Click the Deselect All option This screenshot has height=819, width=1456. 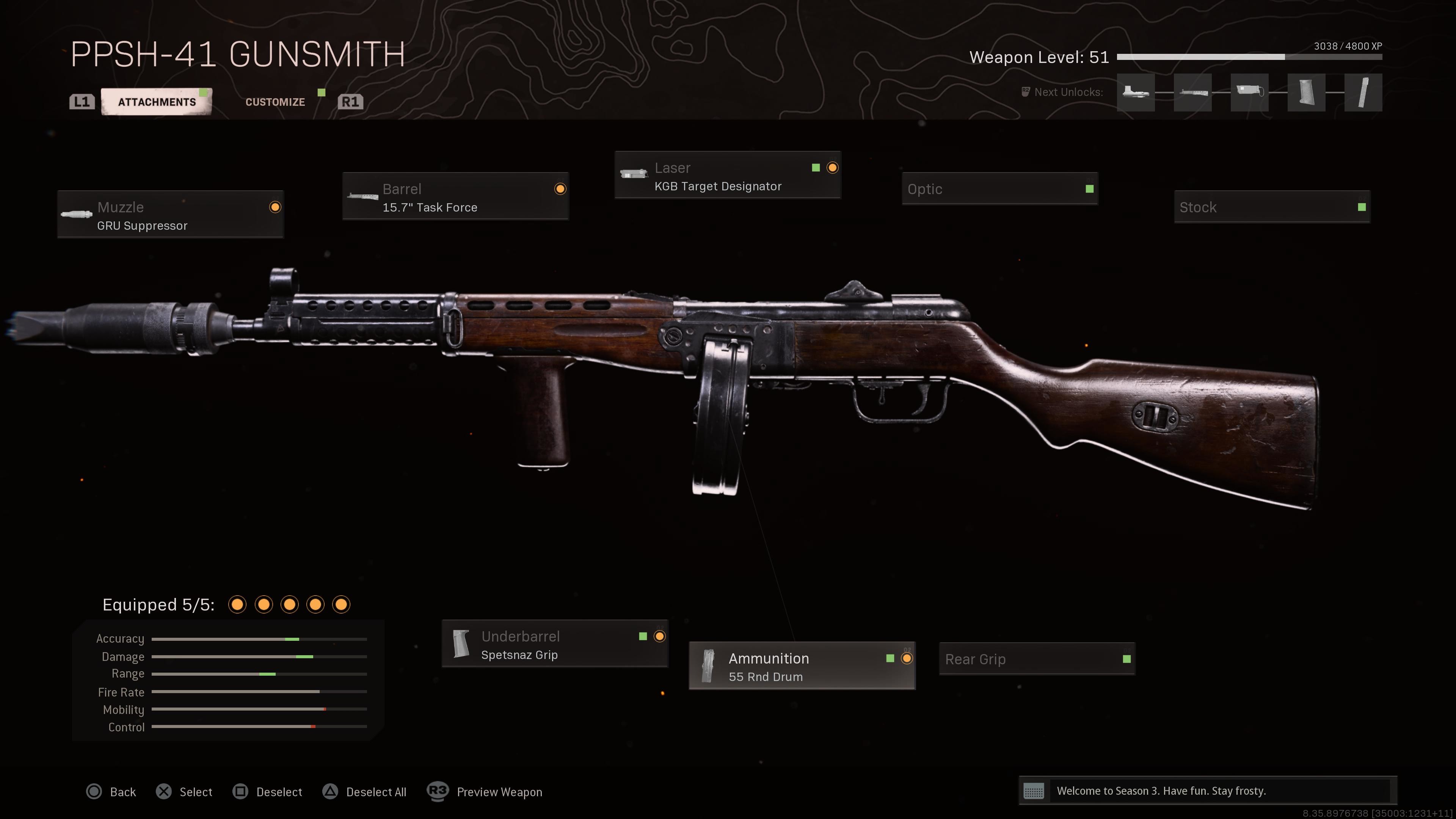point(364,792)
